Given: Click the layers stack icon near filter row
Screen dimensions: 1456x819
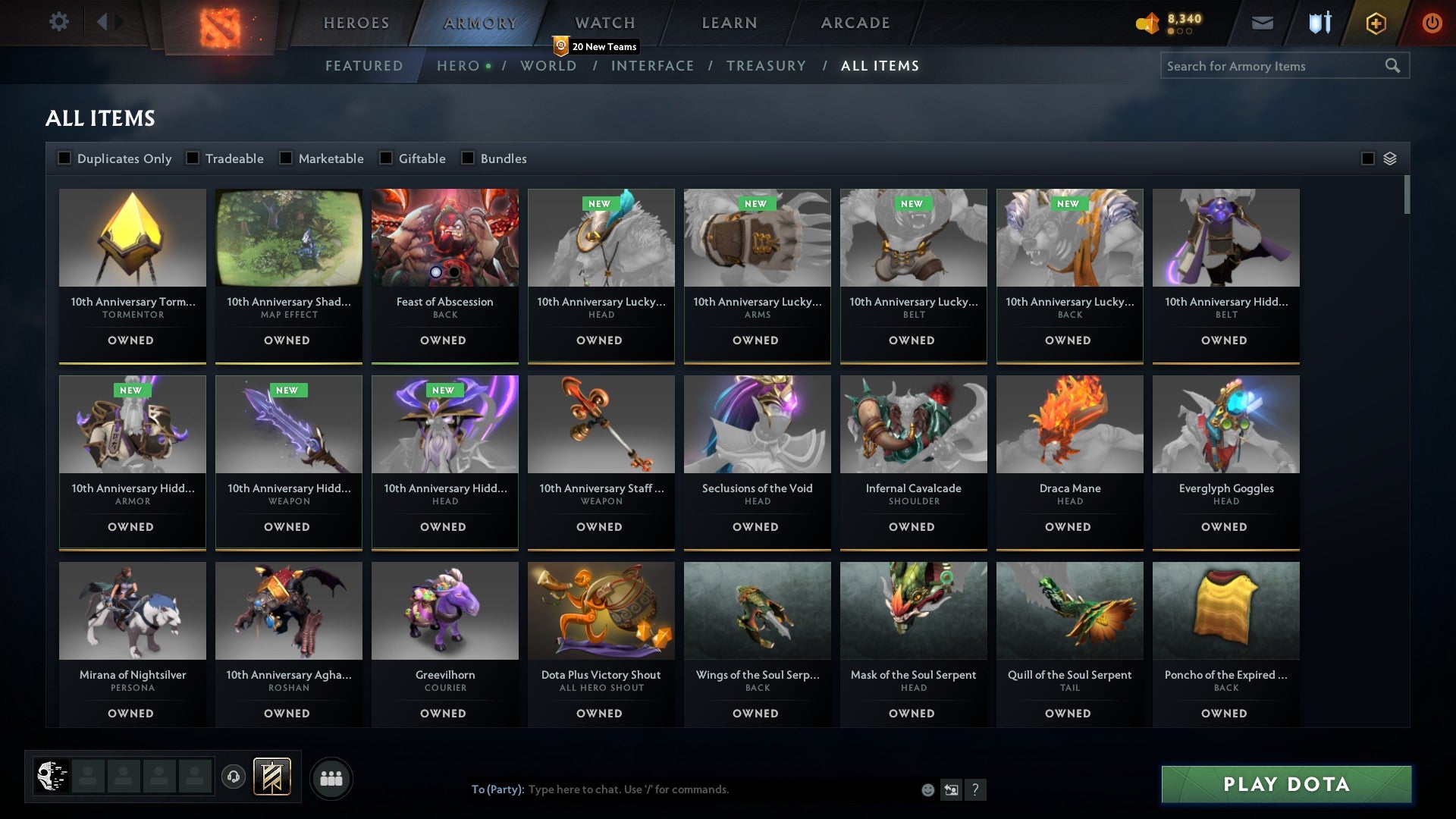Looking at the screenshot, I should pos(1391,158).
